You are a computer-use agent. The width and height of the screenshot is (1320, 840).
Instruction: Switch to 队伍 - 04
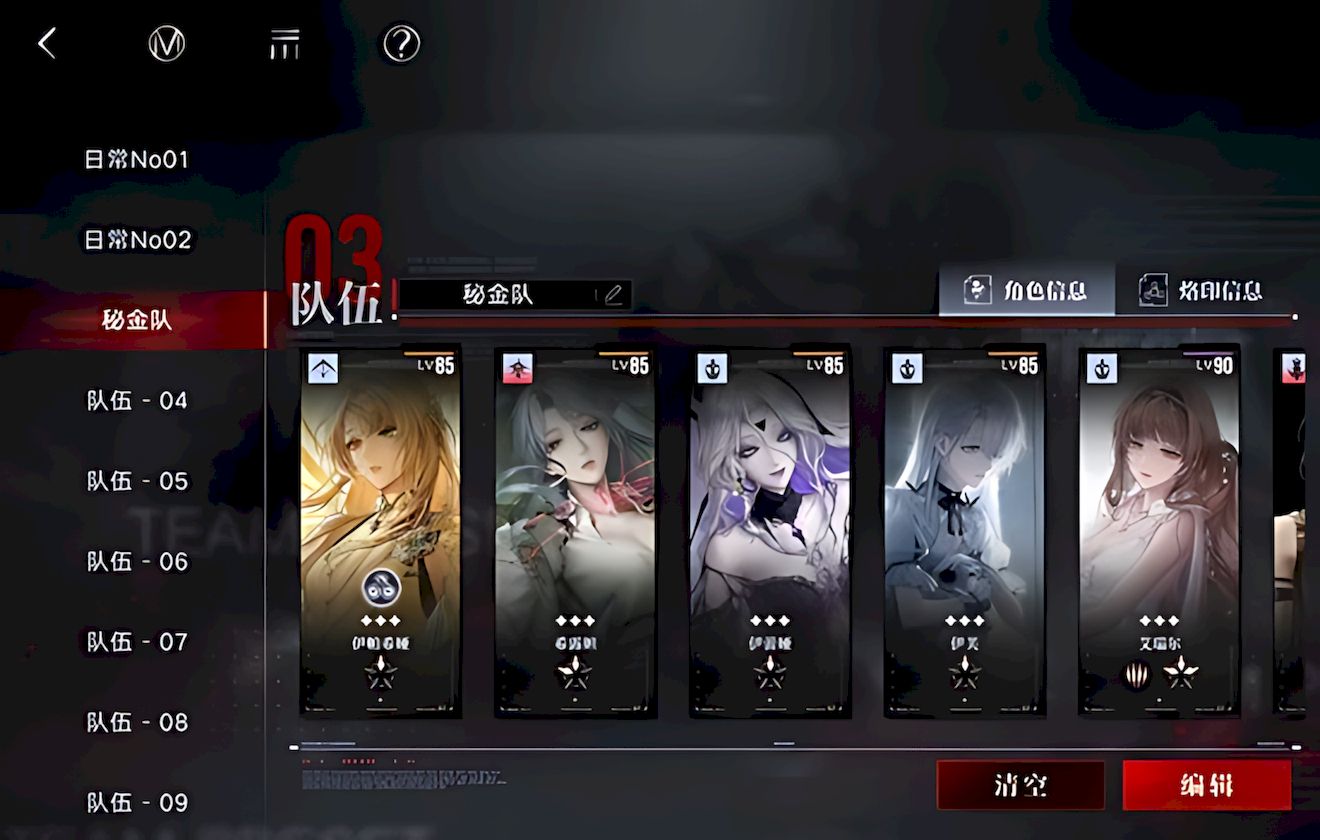click(137, 401)
